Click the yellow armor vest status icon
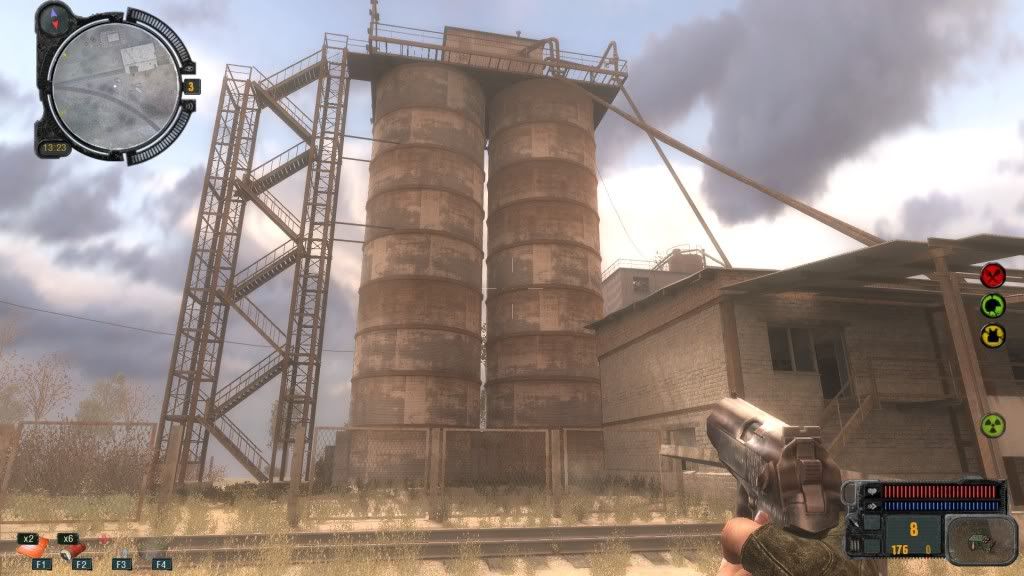 (993, 336)
